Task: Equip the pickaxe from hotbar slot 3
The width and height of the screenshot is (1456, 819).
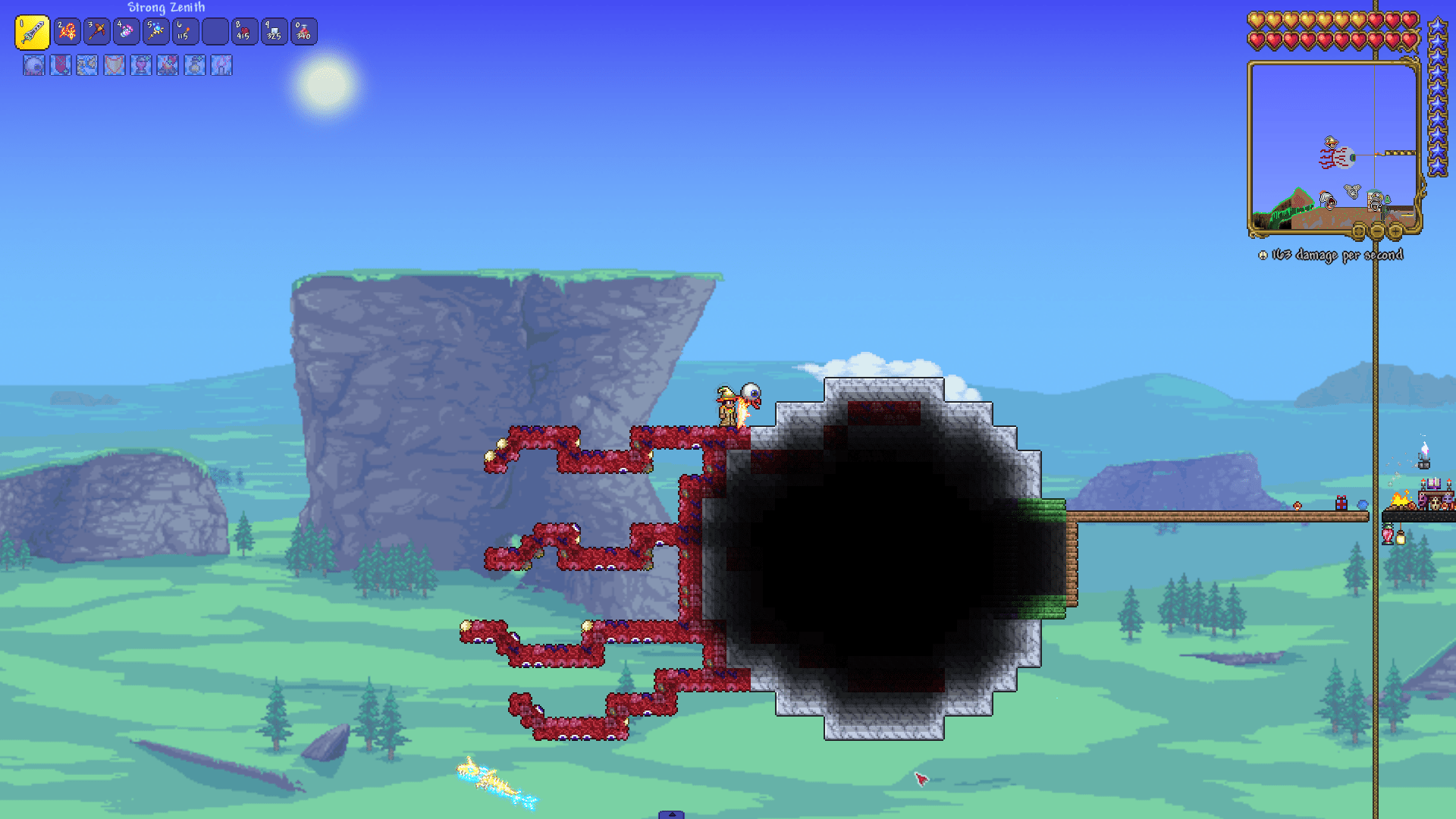Action: [96, 31]
